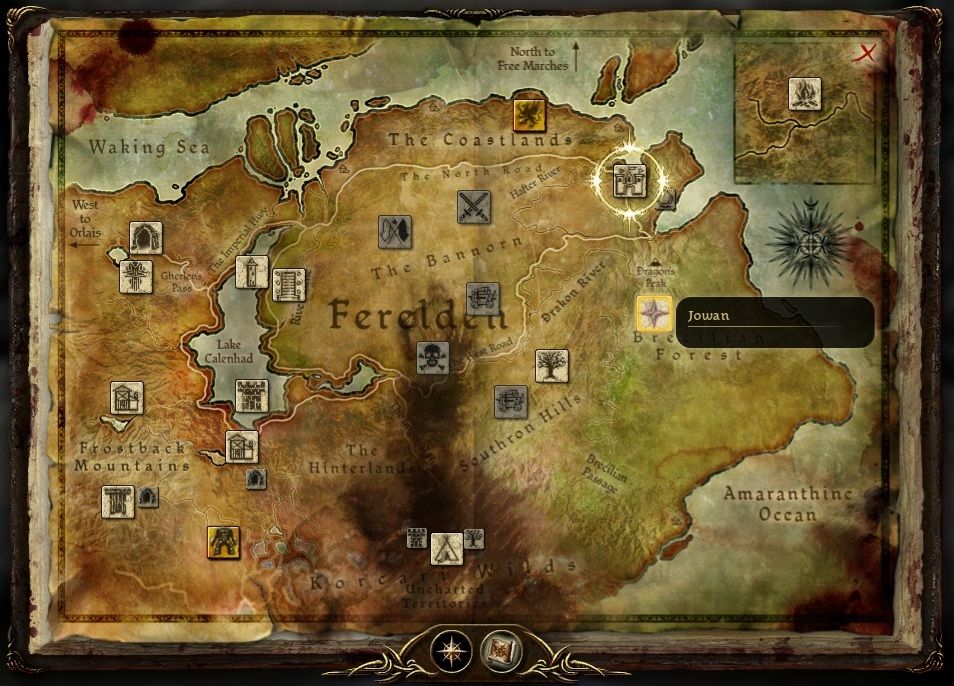Activate the compass star button in the bottom bar
The height and width of the screenshot is (686, 954).
click(450, 651)
